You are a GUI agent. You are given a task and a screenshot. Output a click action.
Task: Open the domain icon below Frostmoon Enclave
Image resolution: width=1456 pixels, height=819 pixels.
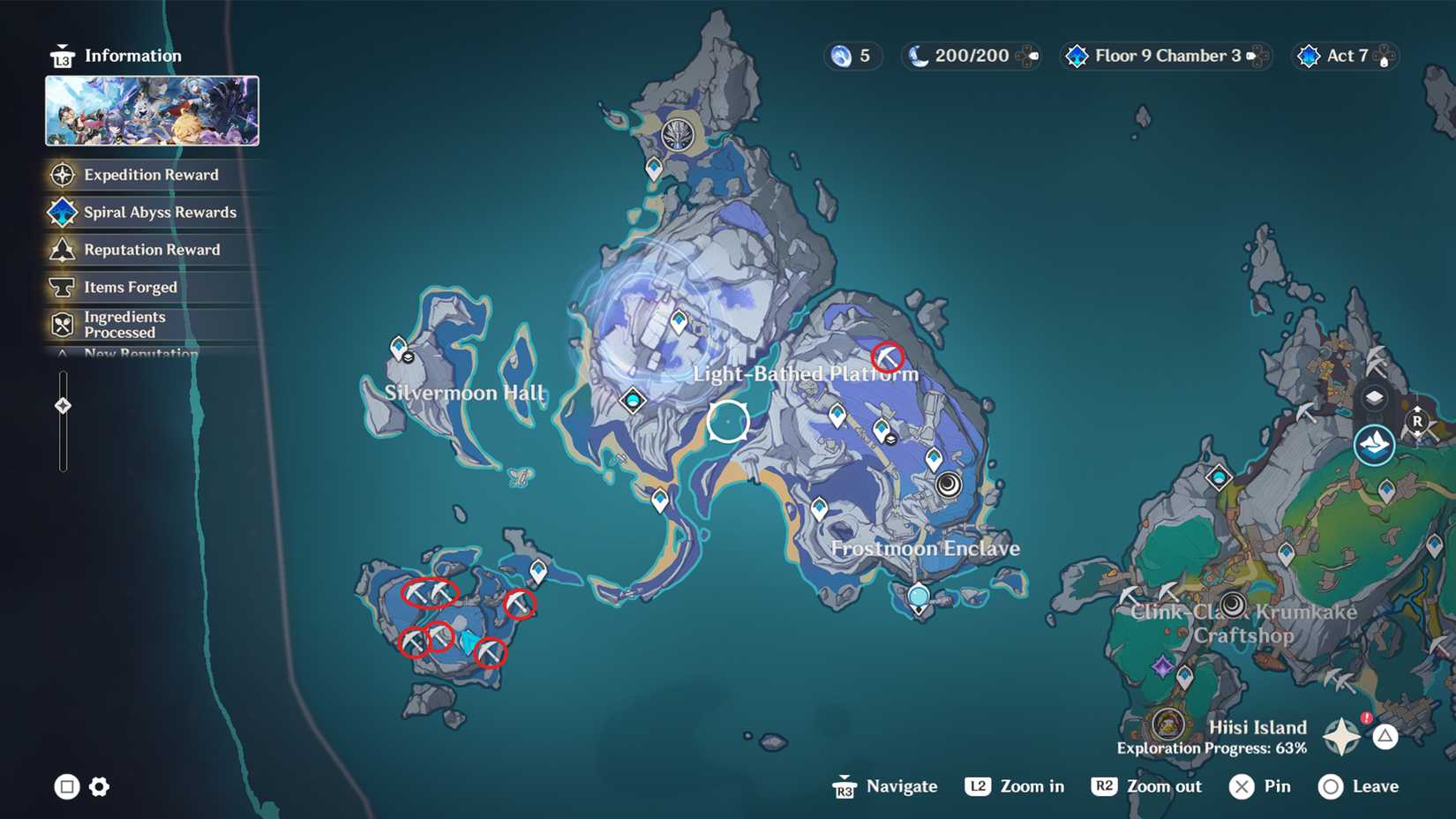coord(918,595)
